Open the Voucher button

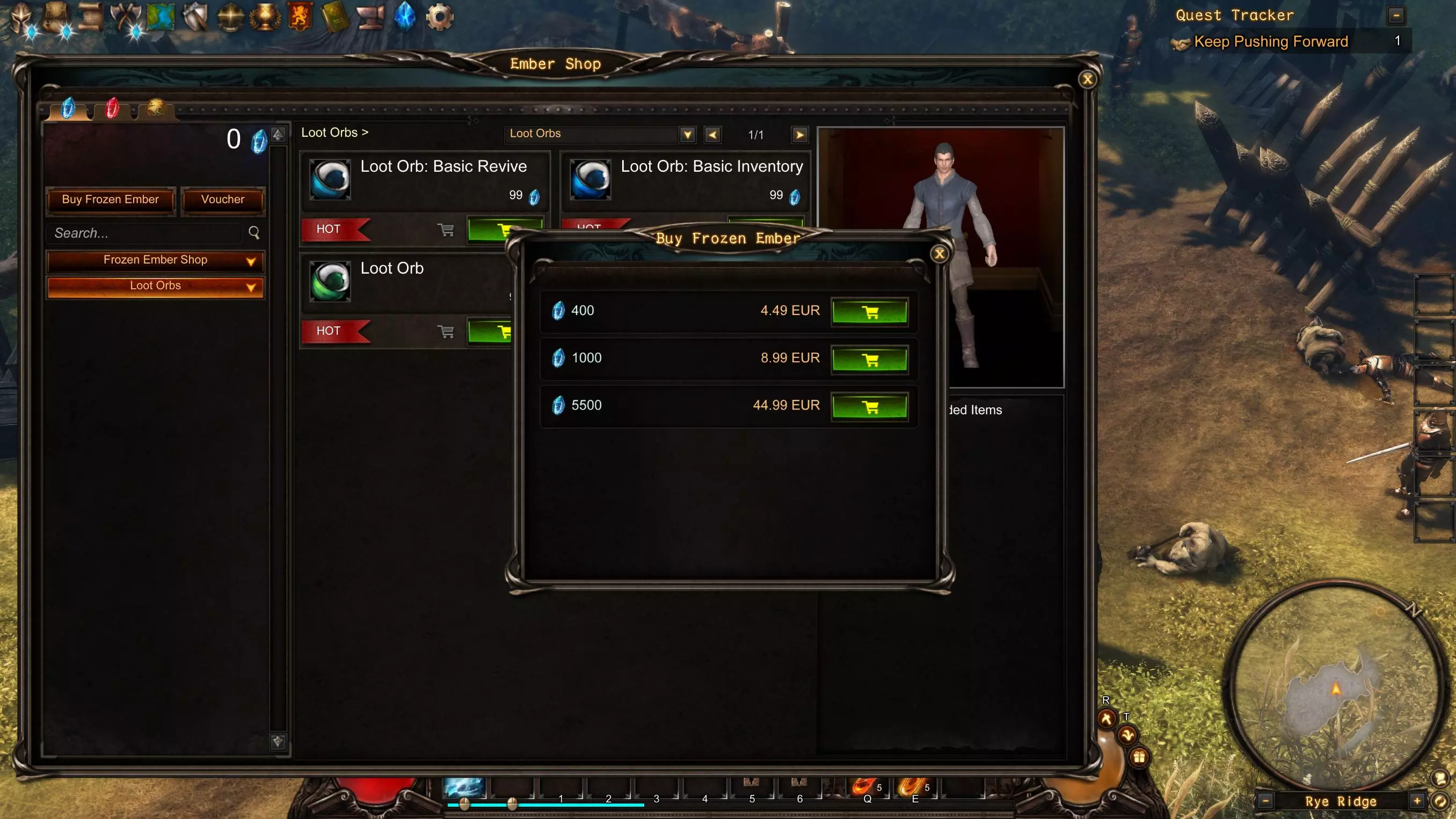[223, 200]
